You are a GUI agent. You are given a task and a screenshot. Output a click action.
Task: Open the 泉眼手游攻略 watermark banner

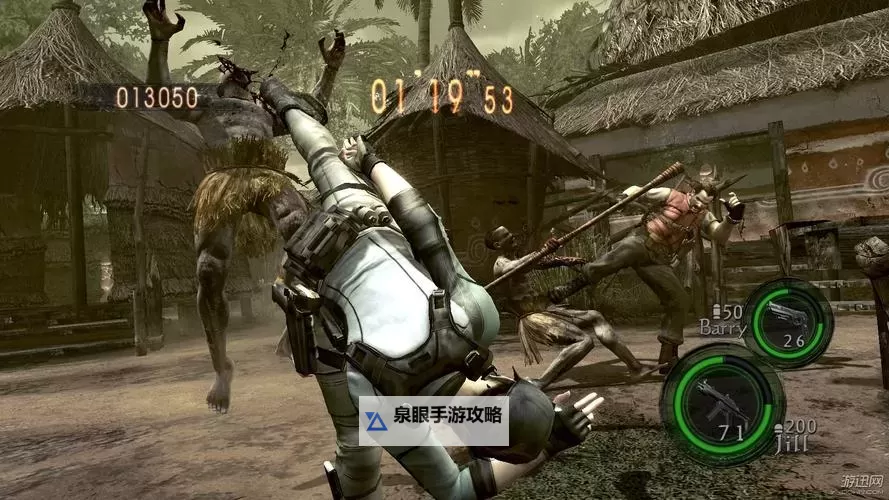coord(434,420)
